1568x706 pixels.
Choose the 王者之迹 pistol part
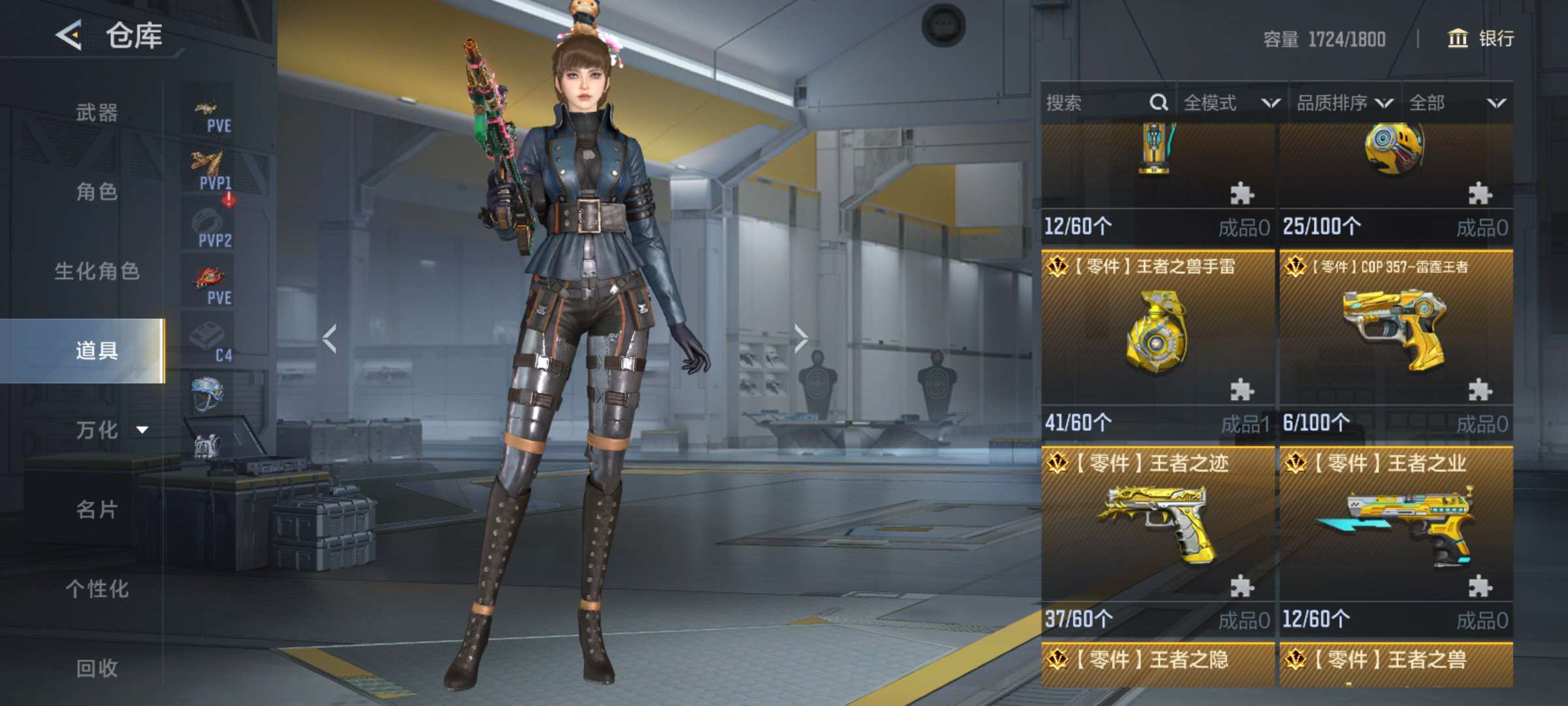[x=1157, y=529]
